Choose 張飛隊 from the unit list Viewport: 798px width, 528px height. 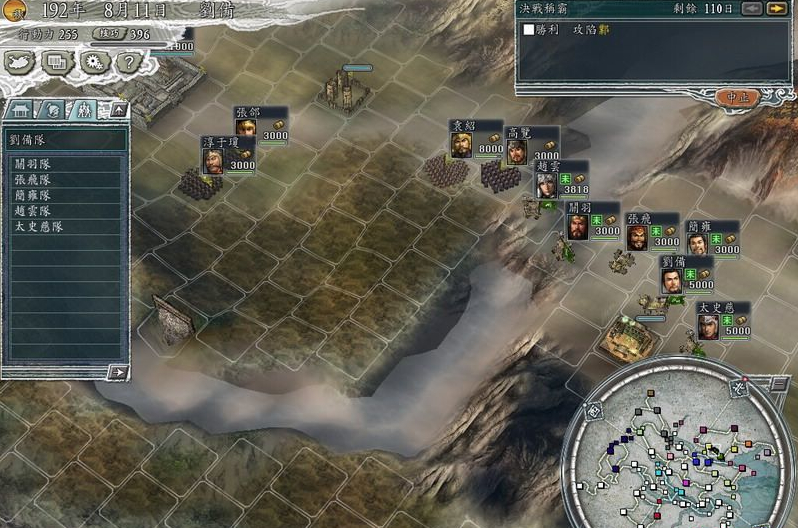point(32,180)
